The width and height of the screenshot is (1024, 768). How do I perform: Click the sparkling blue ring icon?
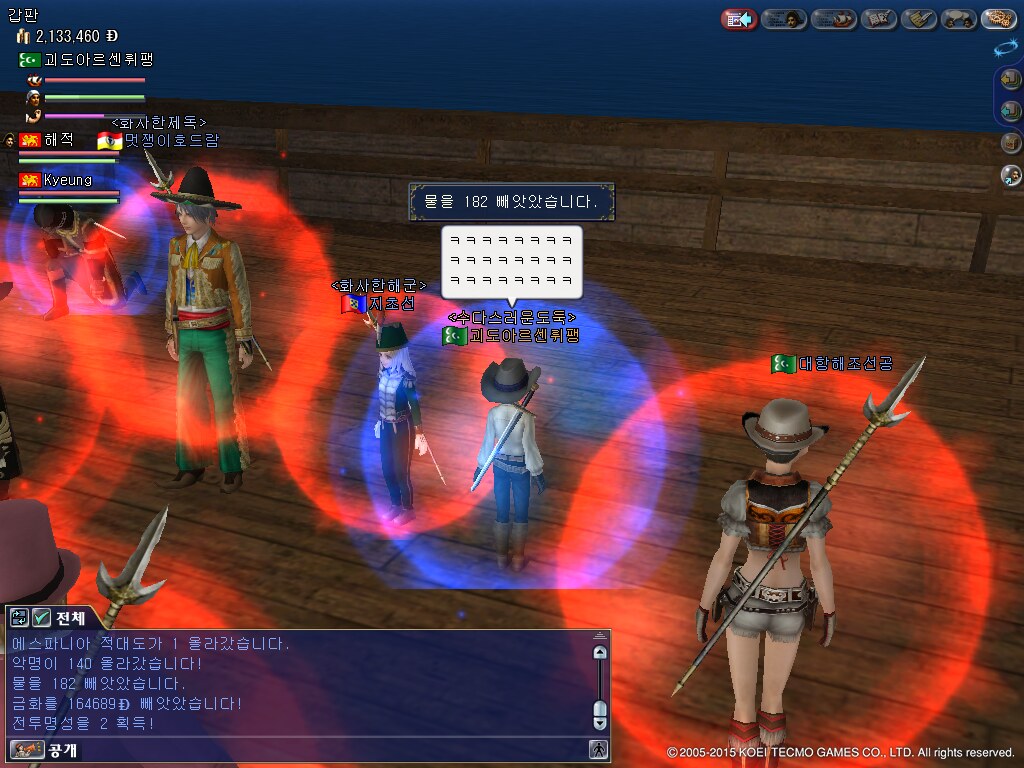click(x=1006, y=48)
